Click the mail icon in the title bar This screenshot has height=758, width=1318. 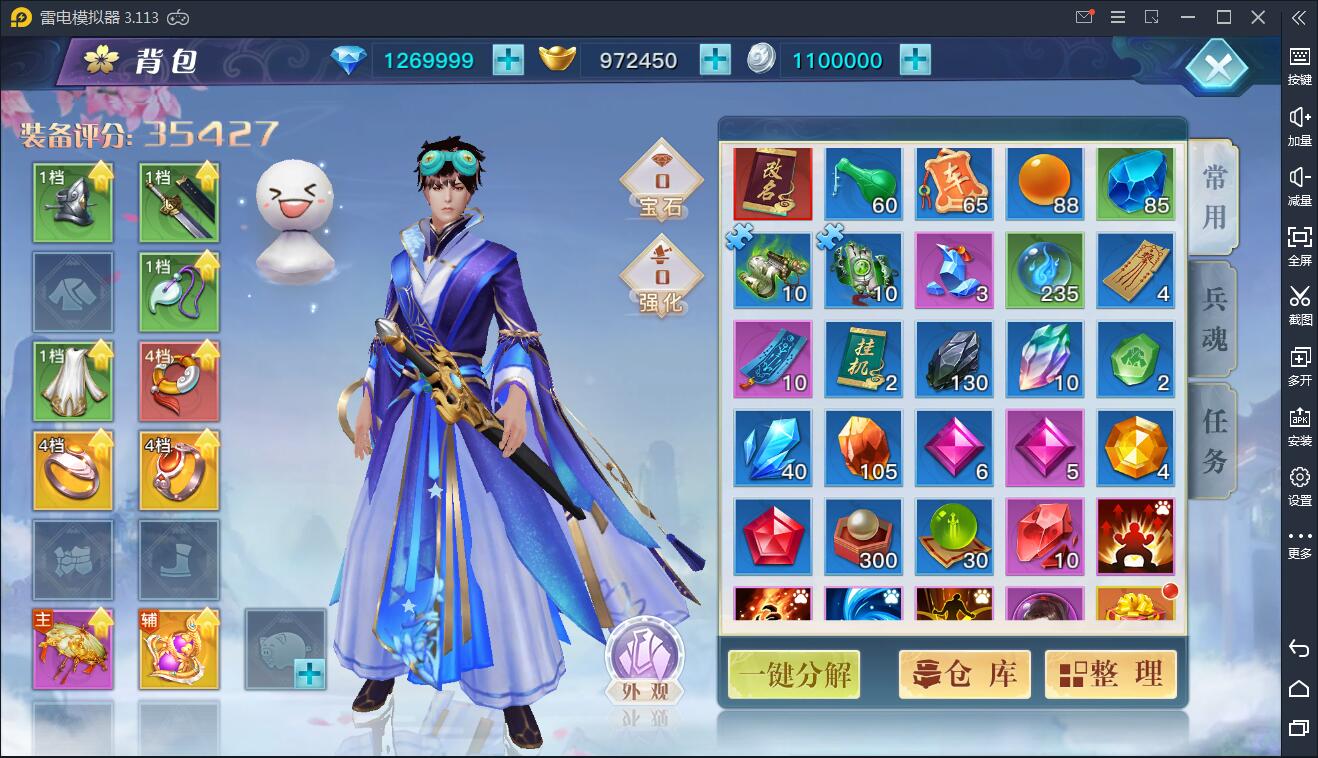1084,17
